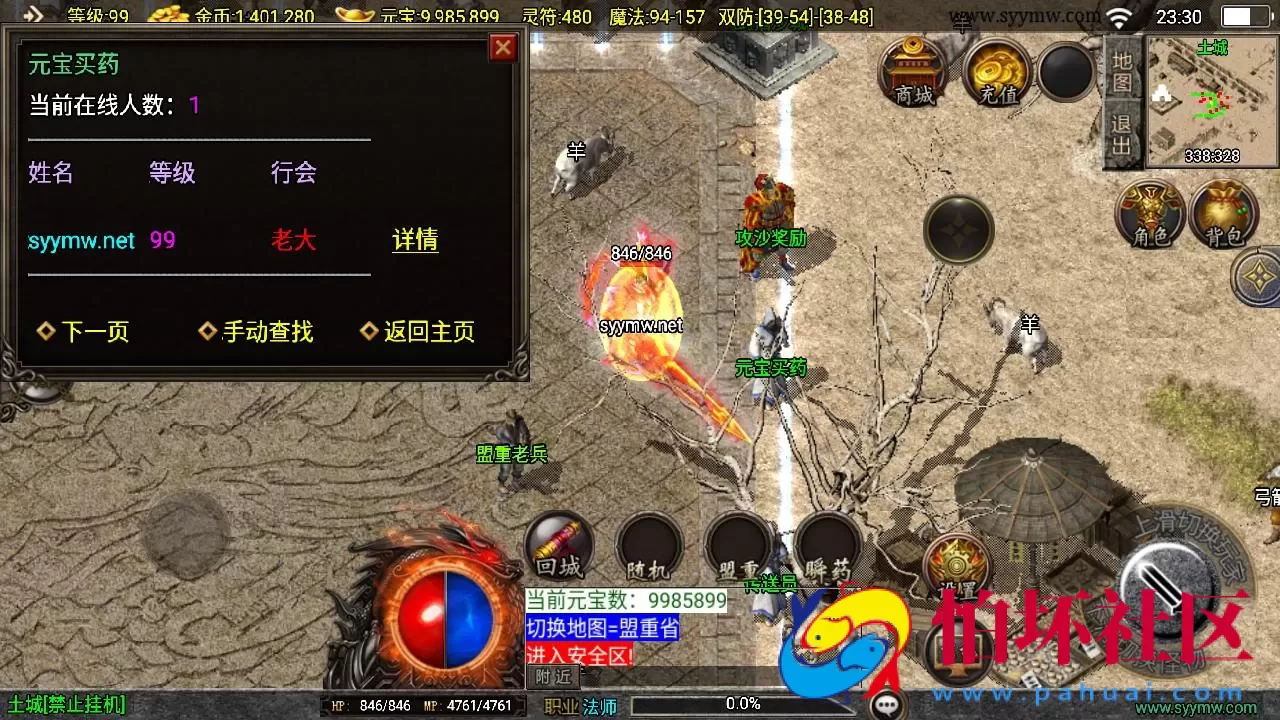Open the 角色 character panel icon

(1152, 213)
